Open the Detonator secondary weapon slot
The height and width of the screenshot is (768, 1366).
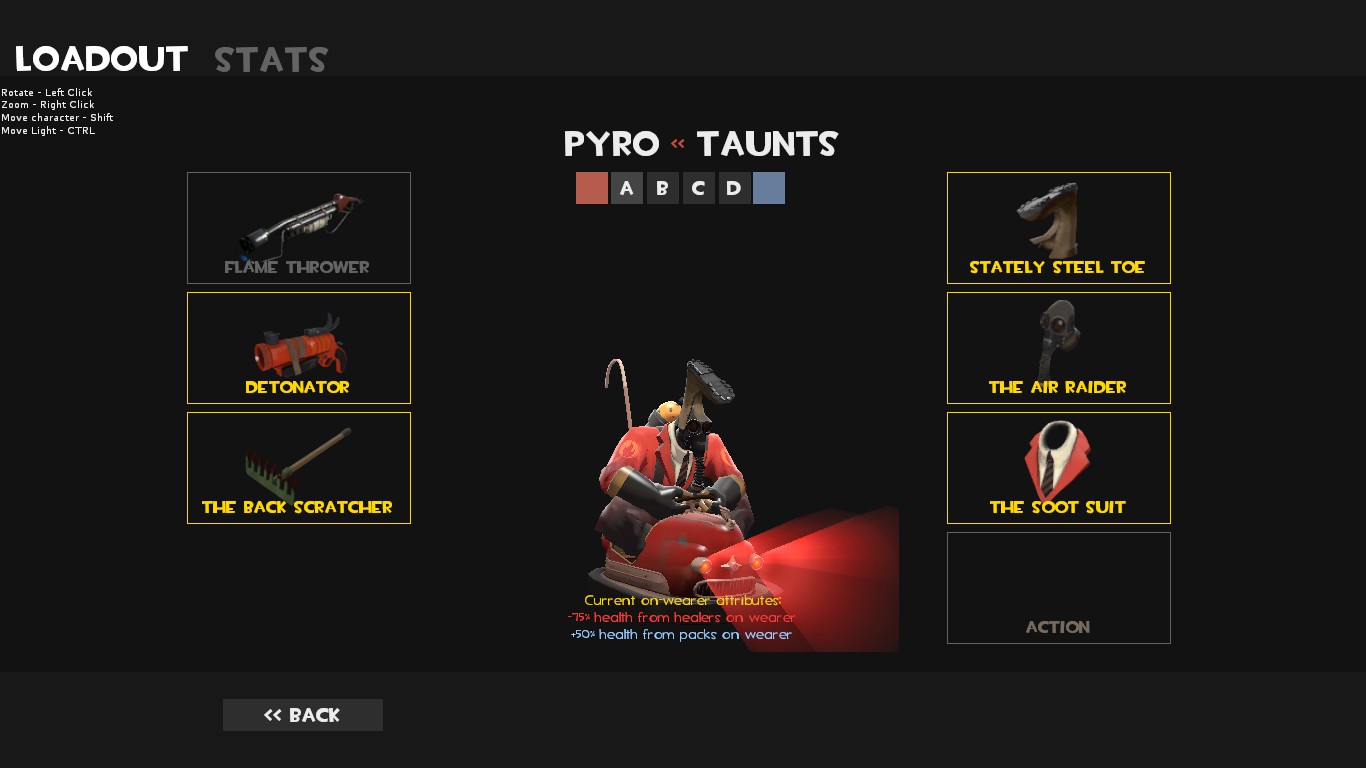tap(298, 347)
